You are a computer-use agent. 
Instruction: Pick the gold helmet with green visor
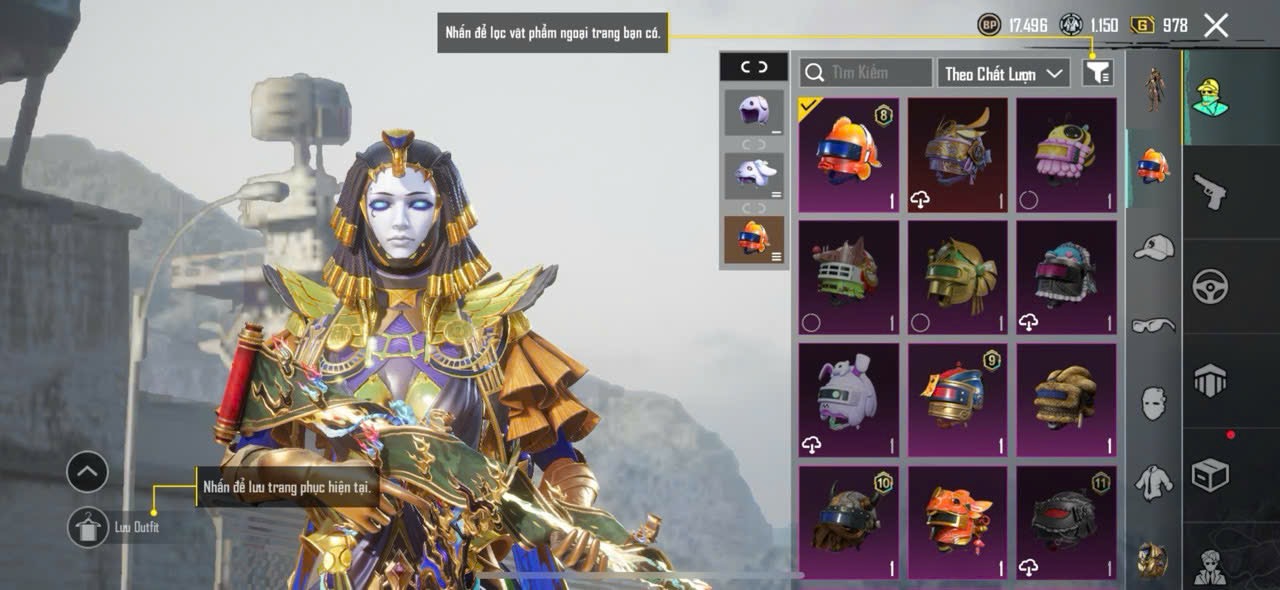pos(957,277)
